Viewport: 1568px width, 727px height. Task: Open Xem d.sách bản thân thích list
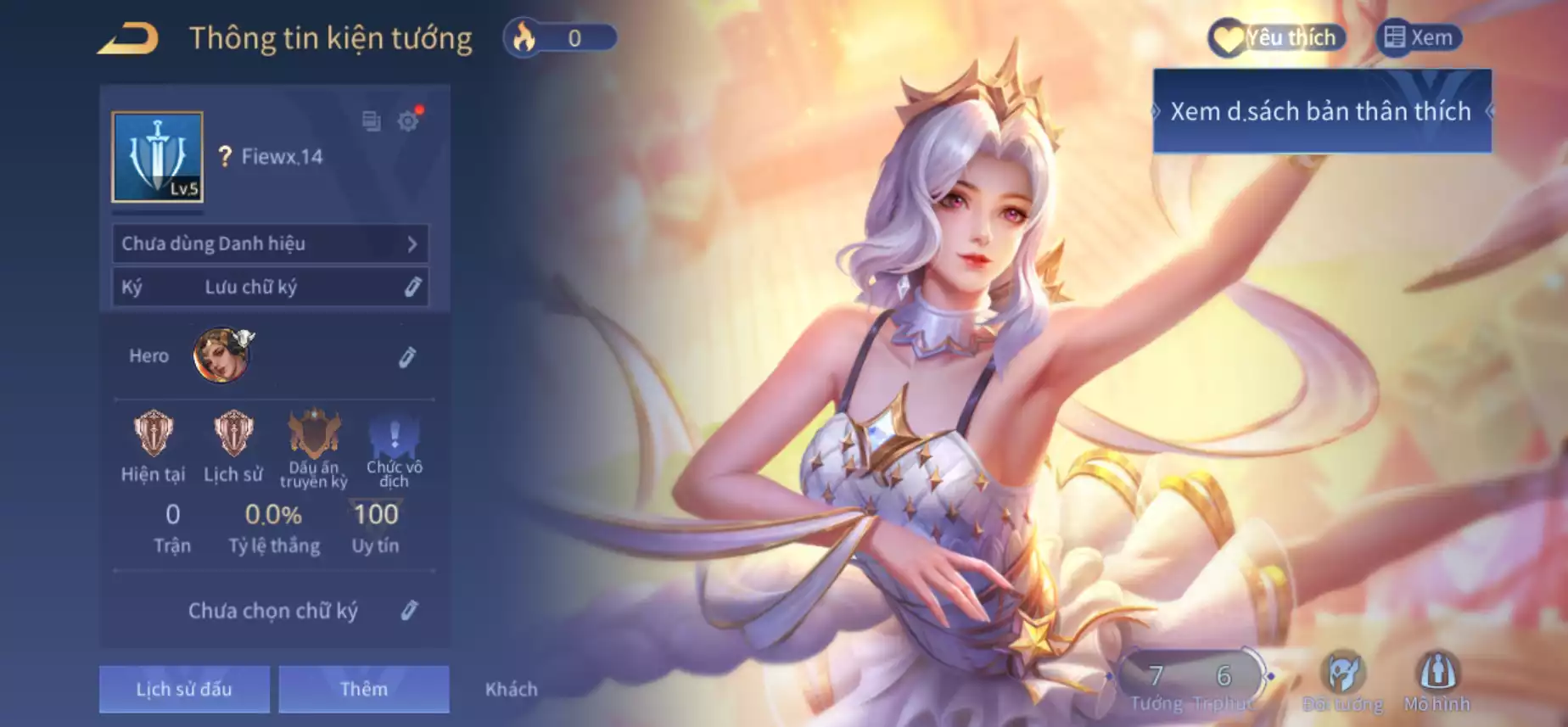pos(1321,111)
